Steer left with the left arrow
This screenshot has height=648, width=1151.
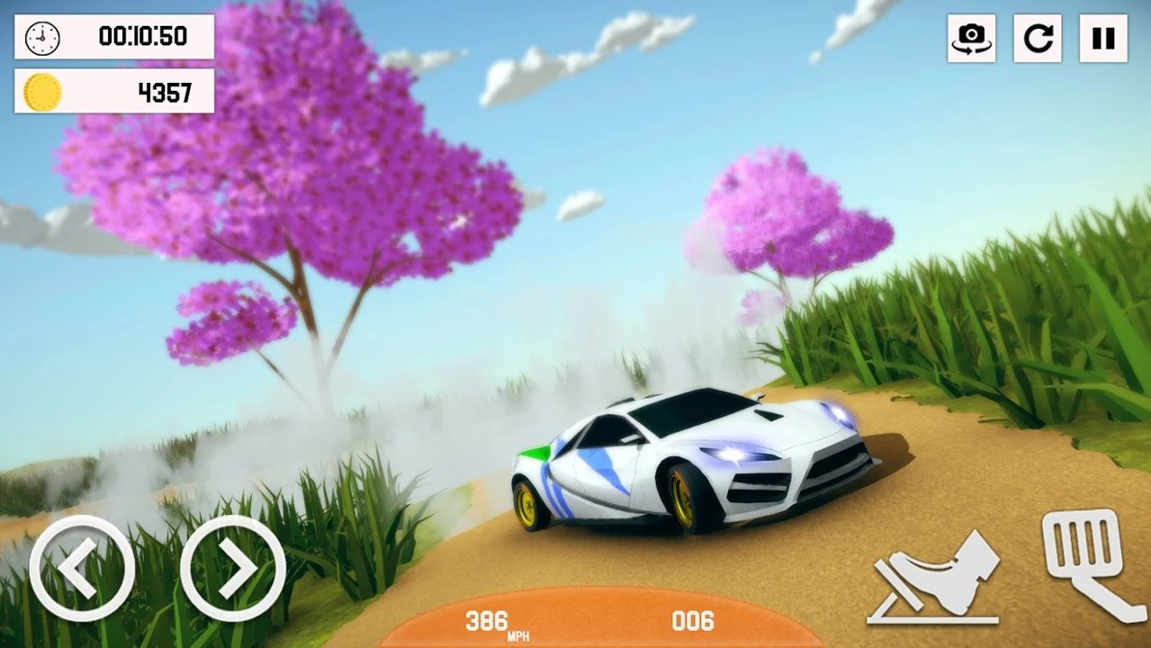click(82, 568)
